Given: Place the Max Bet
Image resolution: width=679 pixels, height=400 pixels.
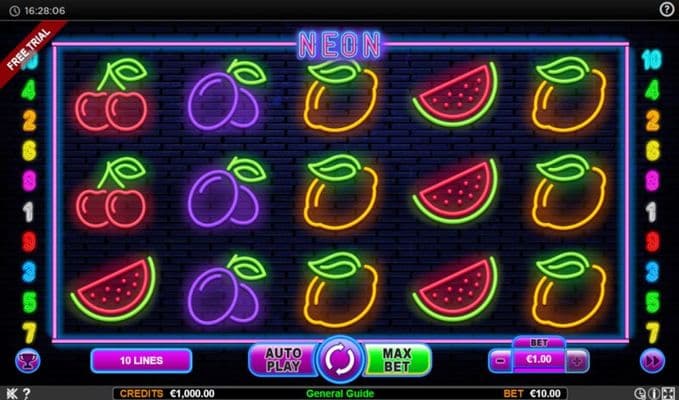Looking at the screenshot, I should (x=397, y=359).
